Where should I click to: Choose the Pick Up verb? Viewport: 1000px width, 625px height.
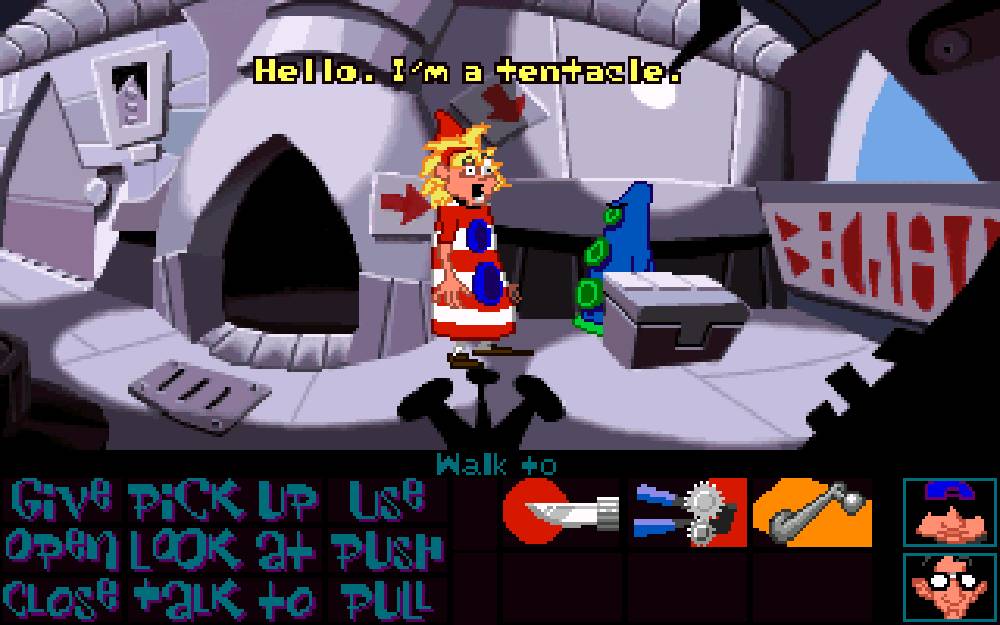224,497
